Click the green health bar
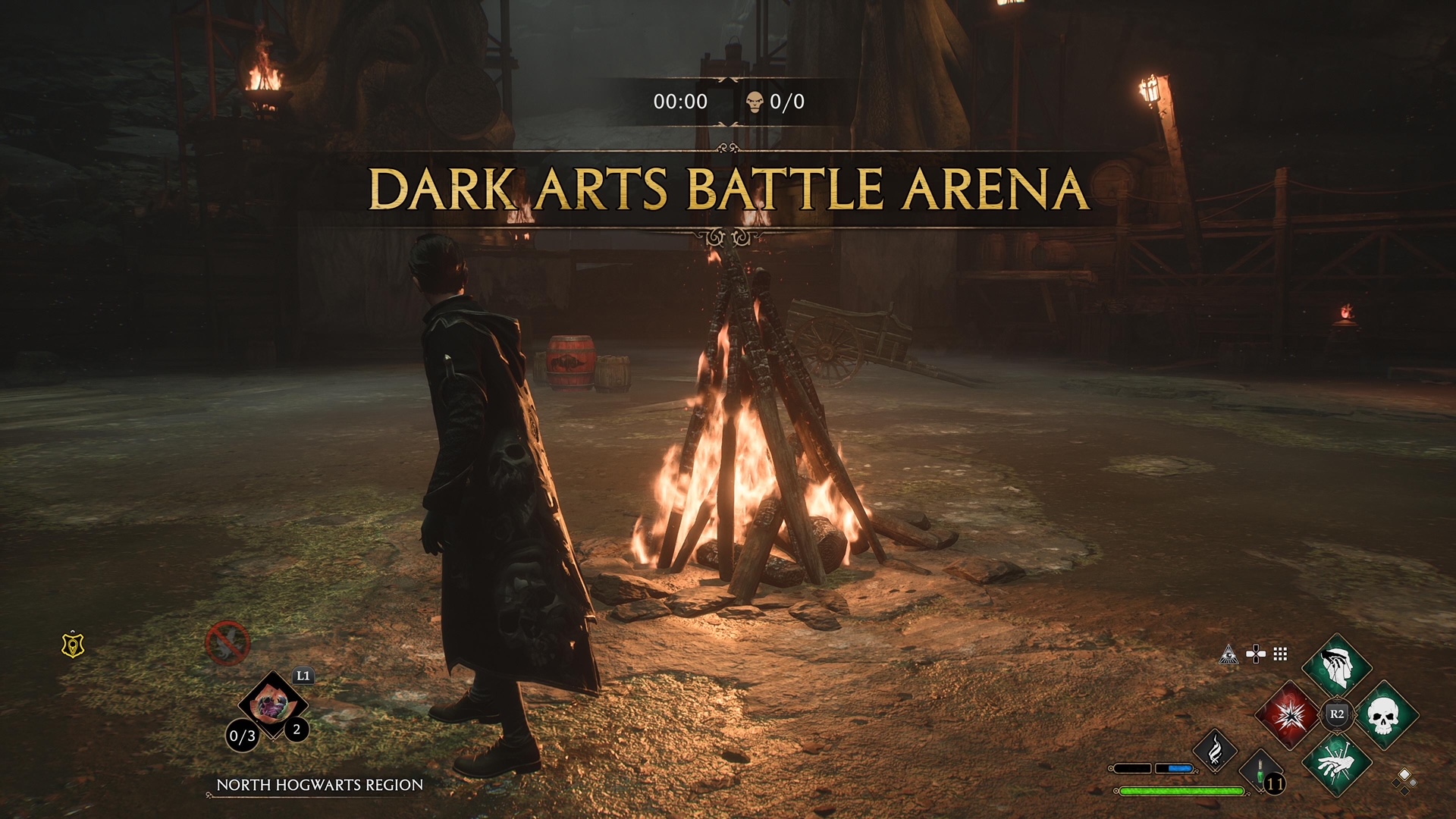Image resolution: width=1456 pixels, height=819 pixels. 1181,791
